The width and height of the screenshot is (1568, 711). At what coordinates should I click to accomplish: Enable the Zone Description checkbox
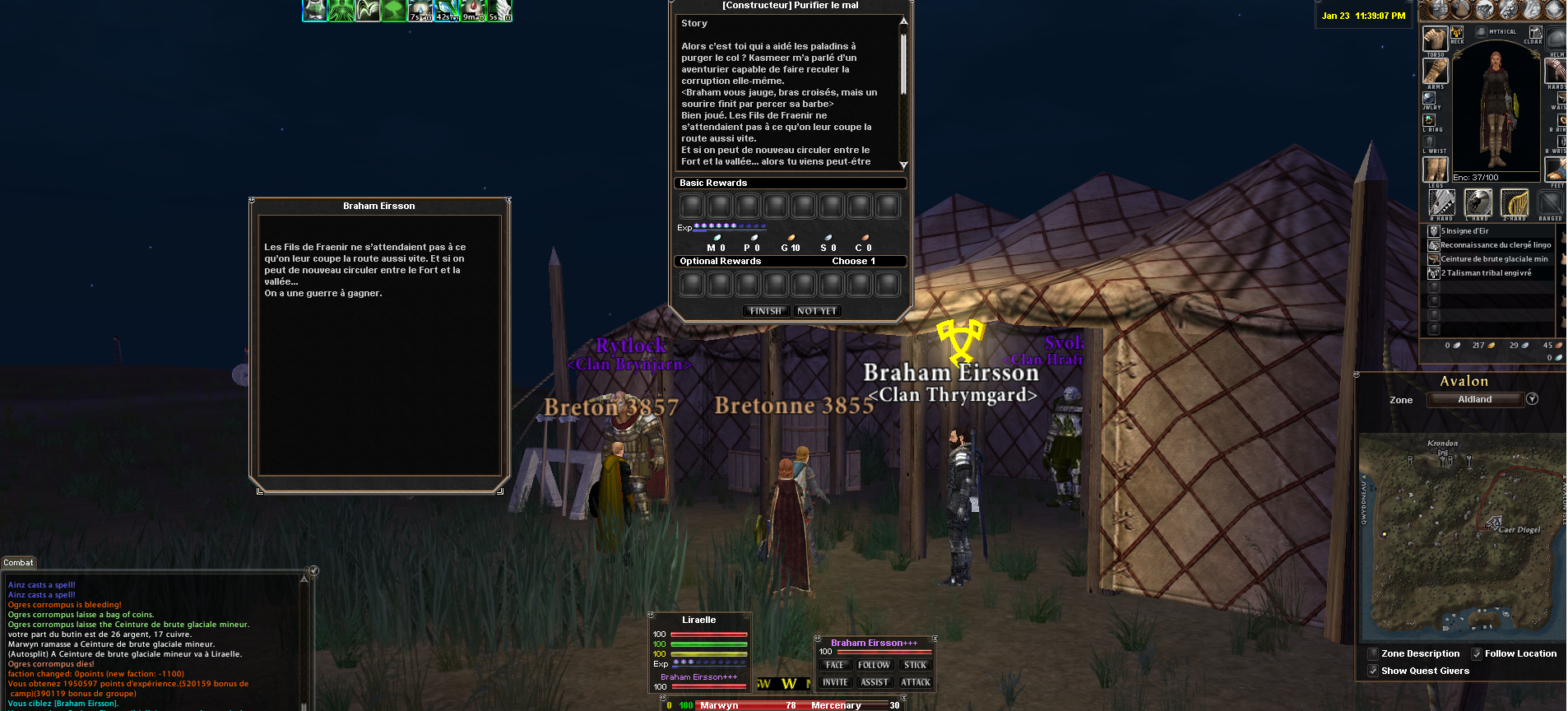[x=1372, y=654]
